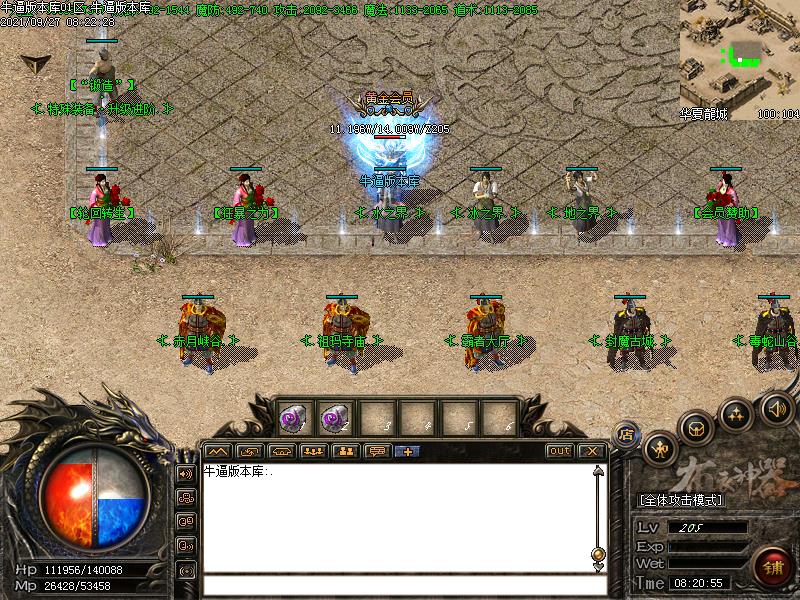The width and height of the screenshot is (800, 600).
Task: Close the chat panel with the X button
Action: (592, 451)
